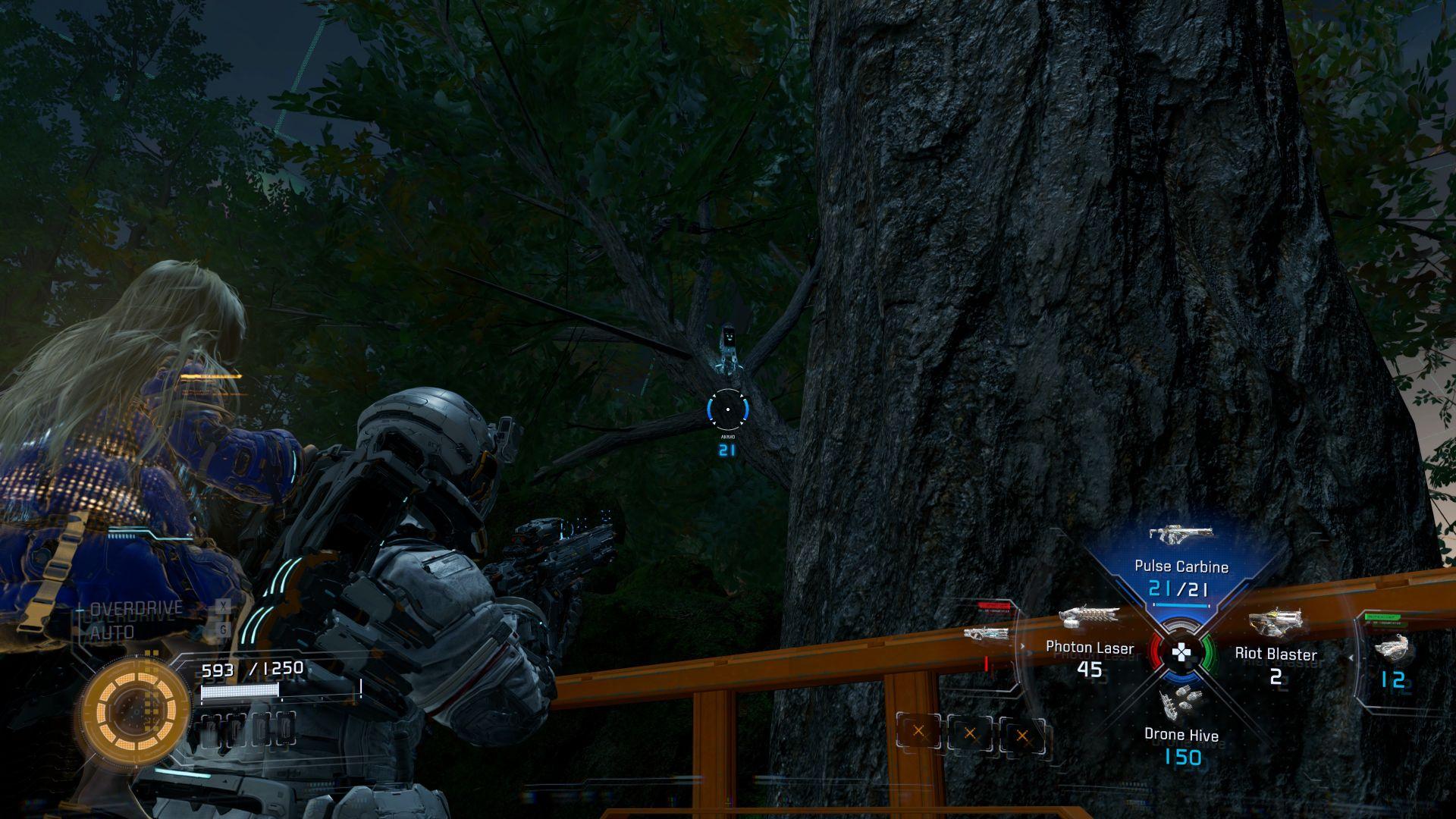Equip the Riot Blaster
Image resolution: width=1456 pixels, height=819 pixels.
1276,654
